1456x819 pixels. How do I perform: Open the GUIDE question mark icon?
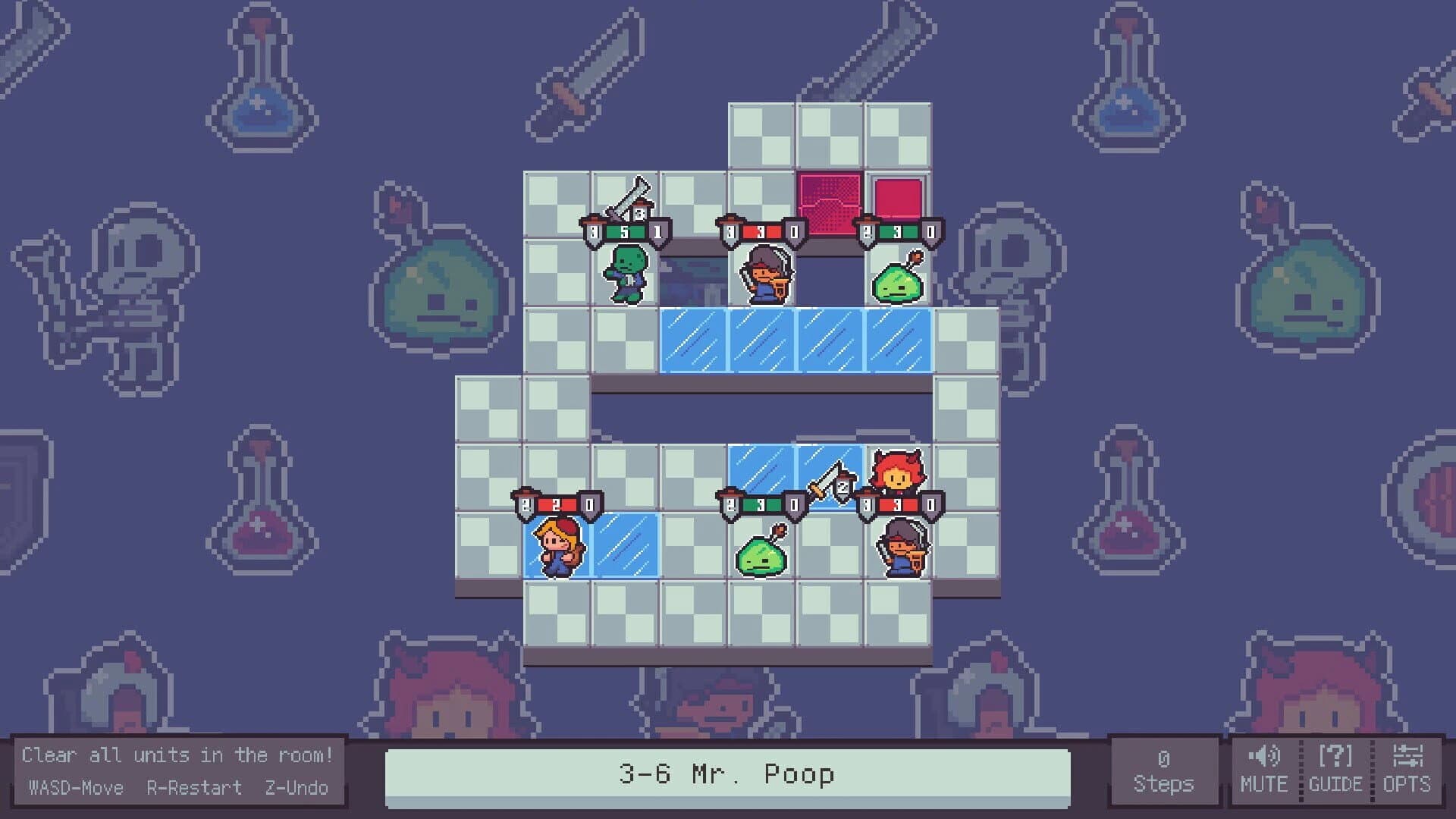[1337, 755]
